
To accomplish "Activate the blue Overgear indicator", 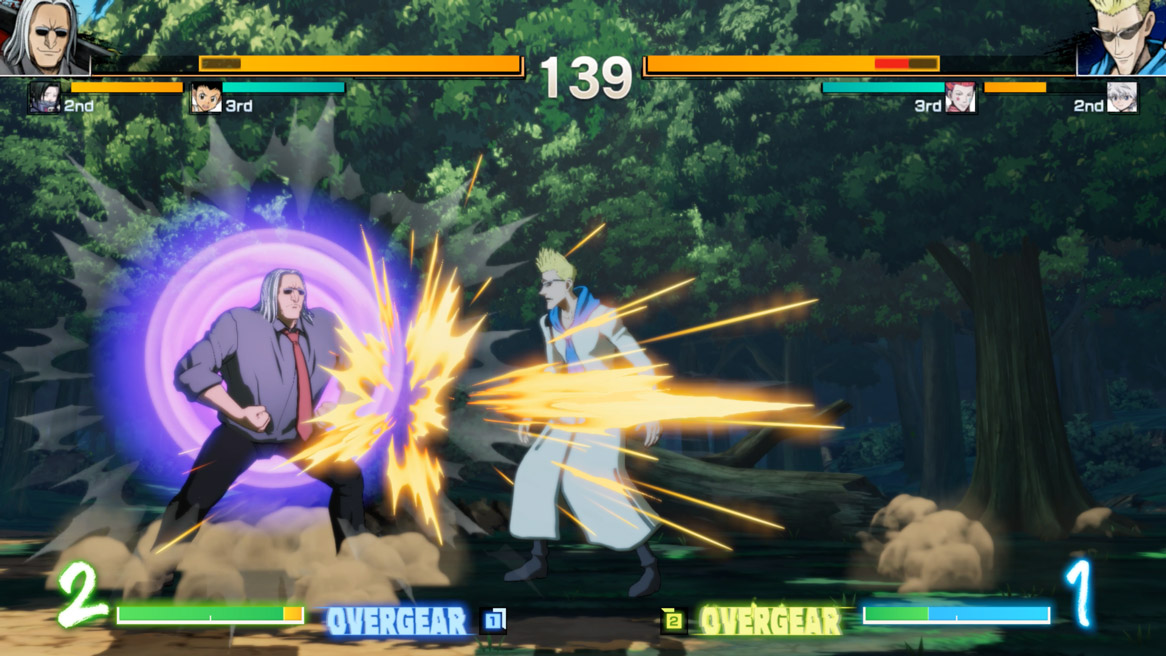I will (x=397, y=622).
